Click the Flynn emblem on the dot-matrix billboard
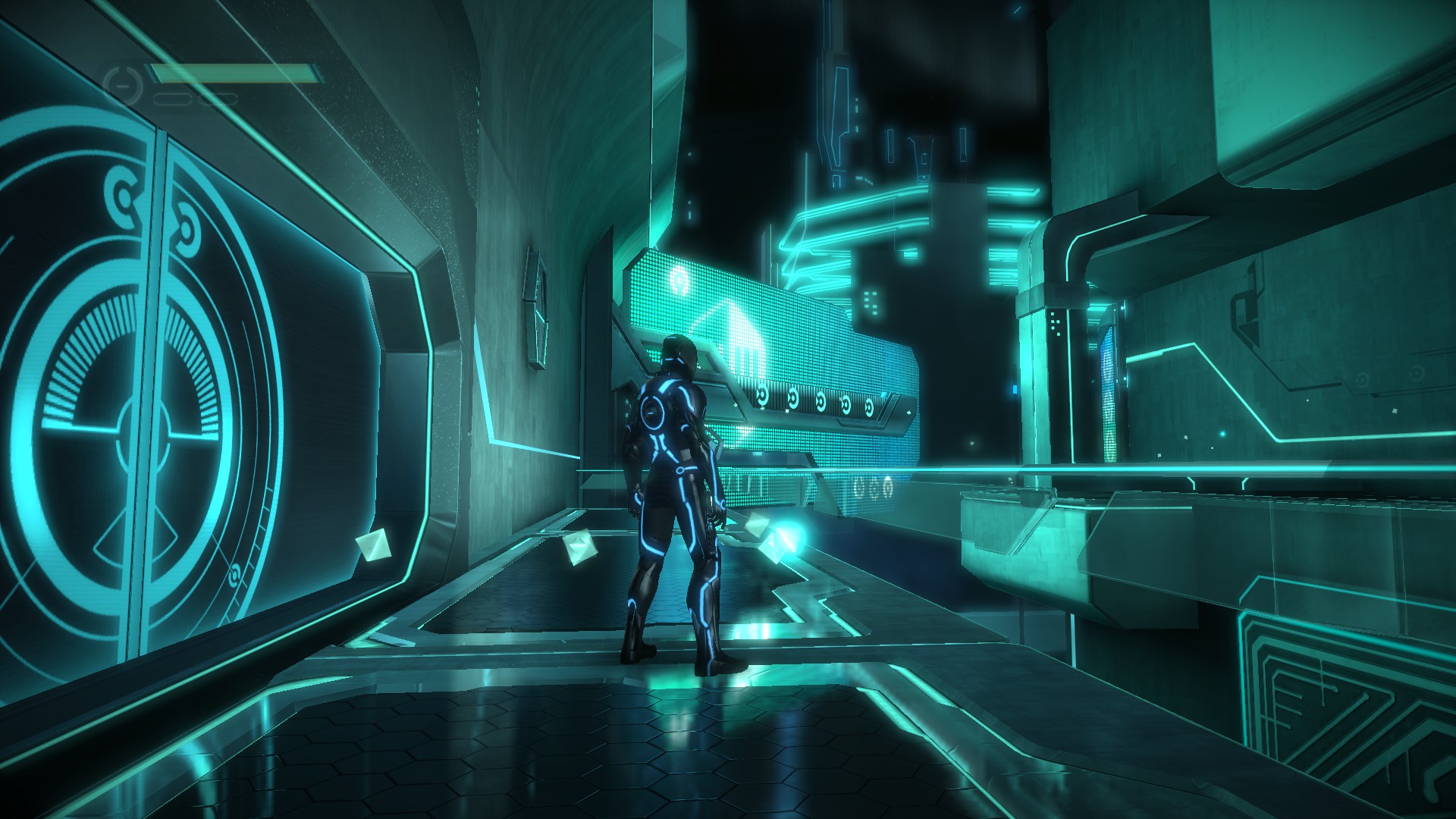 pos(680,281)
